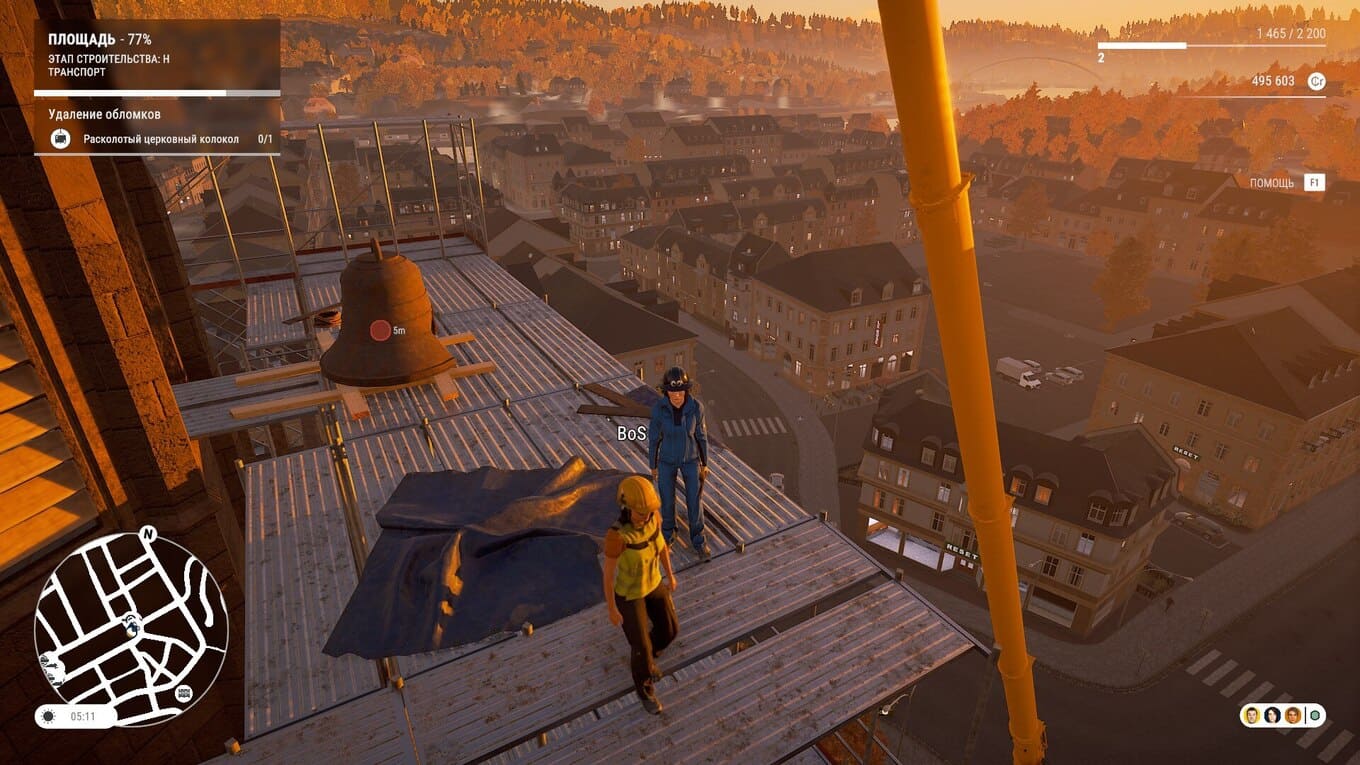
Task: Click the red bell waypoint marker
Action: (x=380, y=330)
